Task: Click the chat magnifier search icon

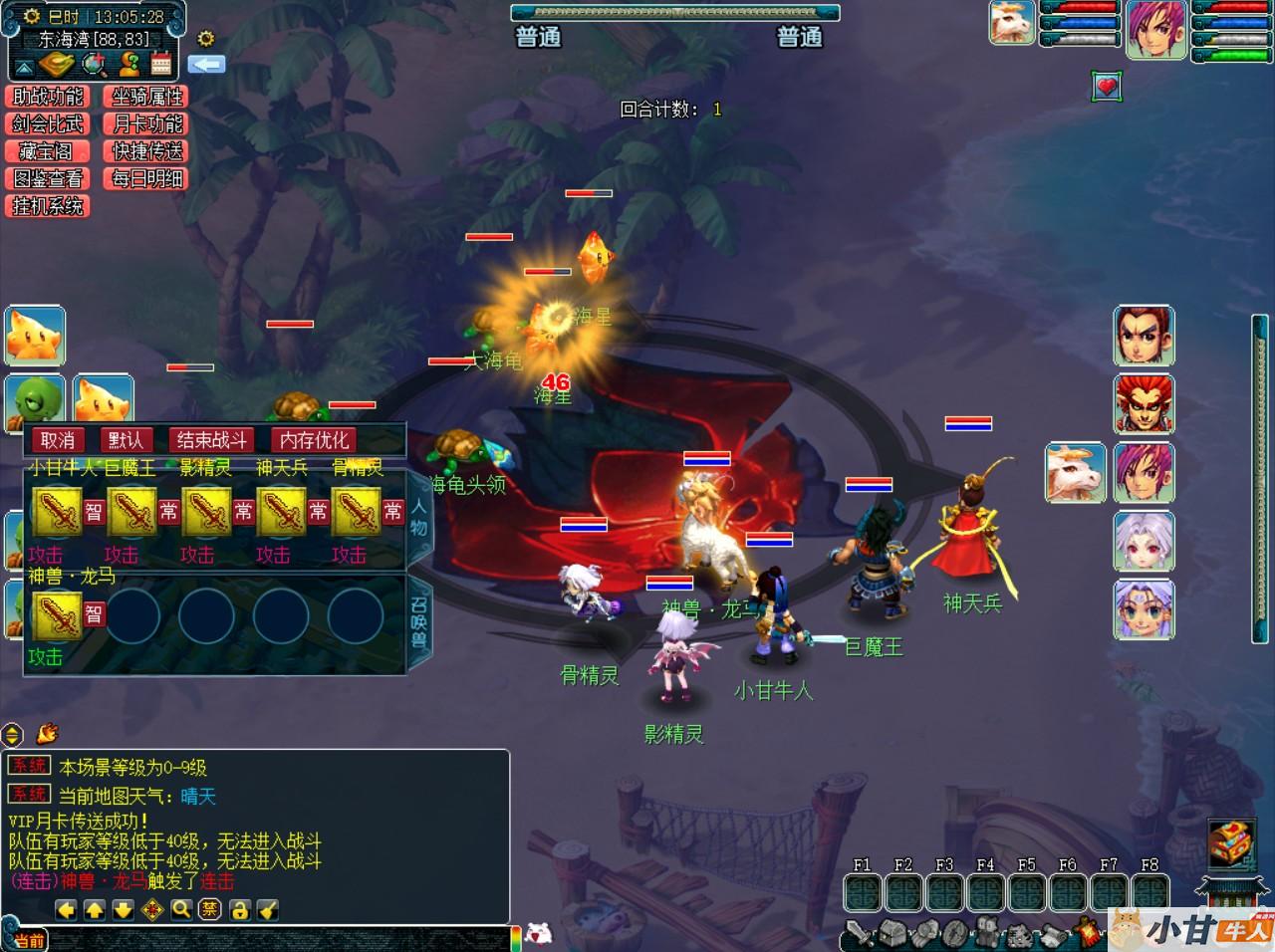Action: click(x=180, y=909)
